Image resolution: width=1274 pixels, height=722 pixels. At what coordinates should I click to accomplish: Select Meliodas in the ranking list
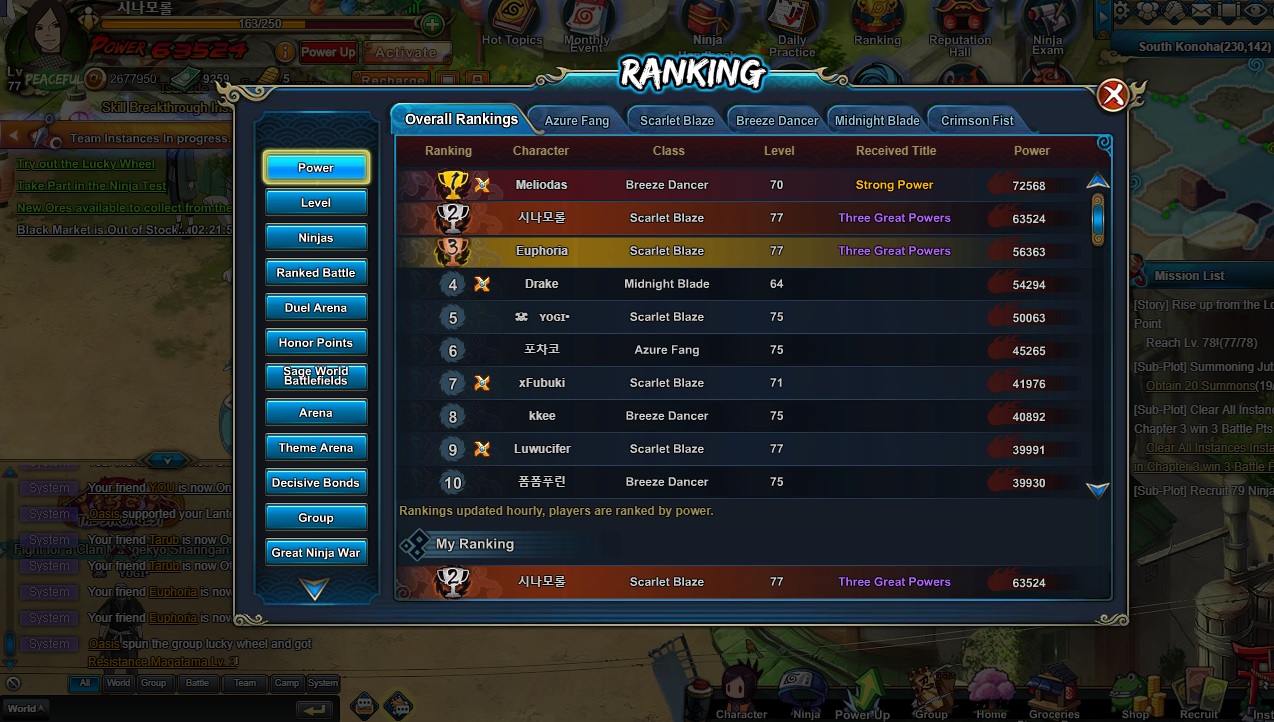541,185
